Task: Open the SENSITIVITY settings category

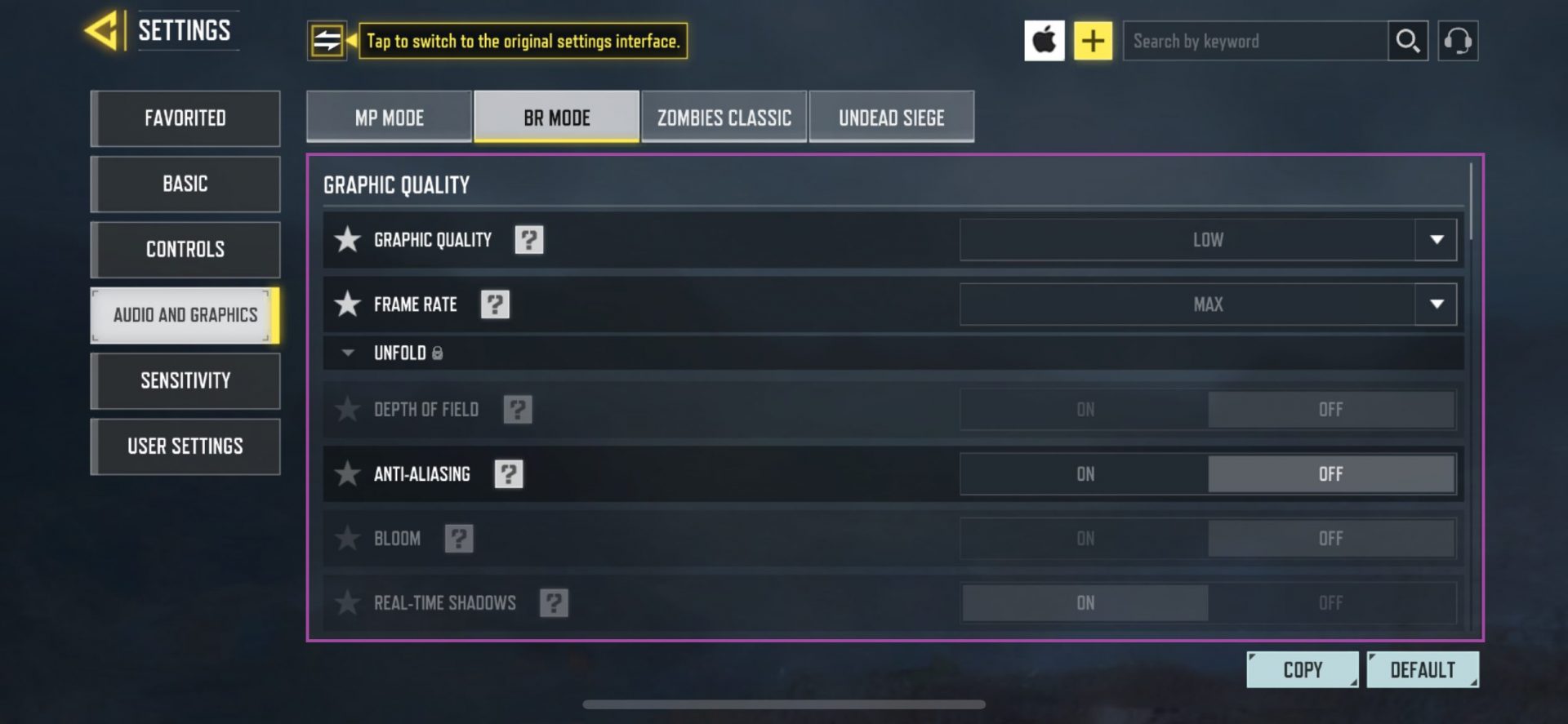Action: (185, 380)
